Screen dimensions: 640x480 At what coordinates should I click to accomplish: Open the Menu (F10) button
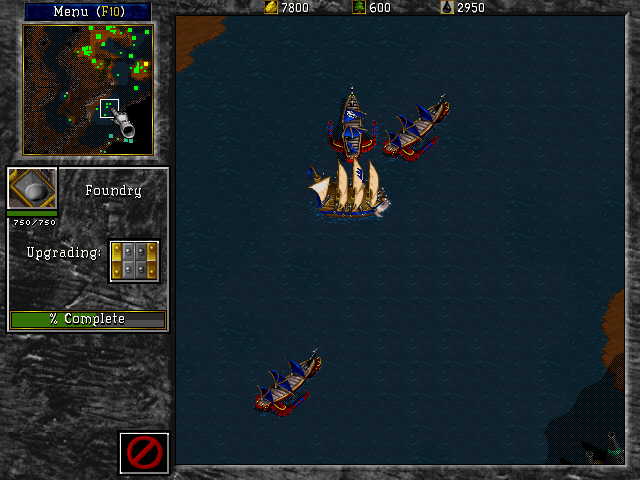(x=87, y=11)
